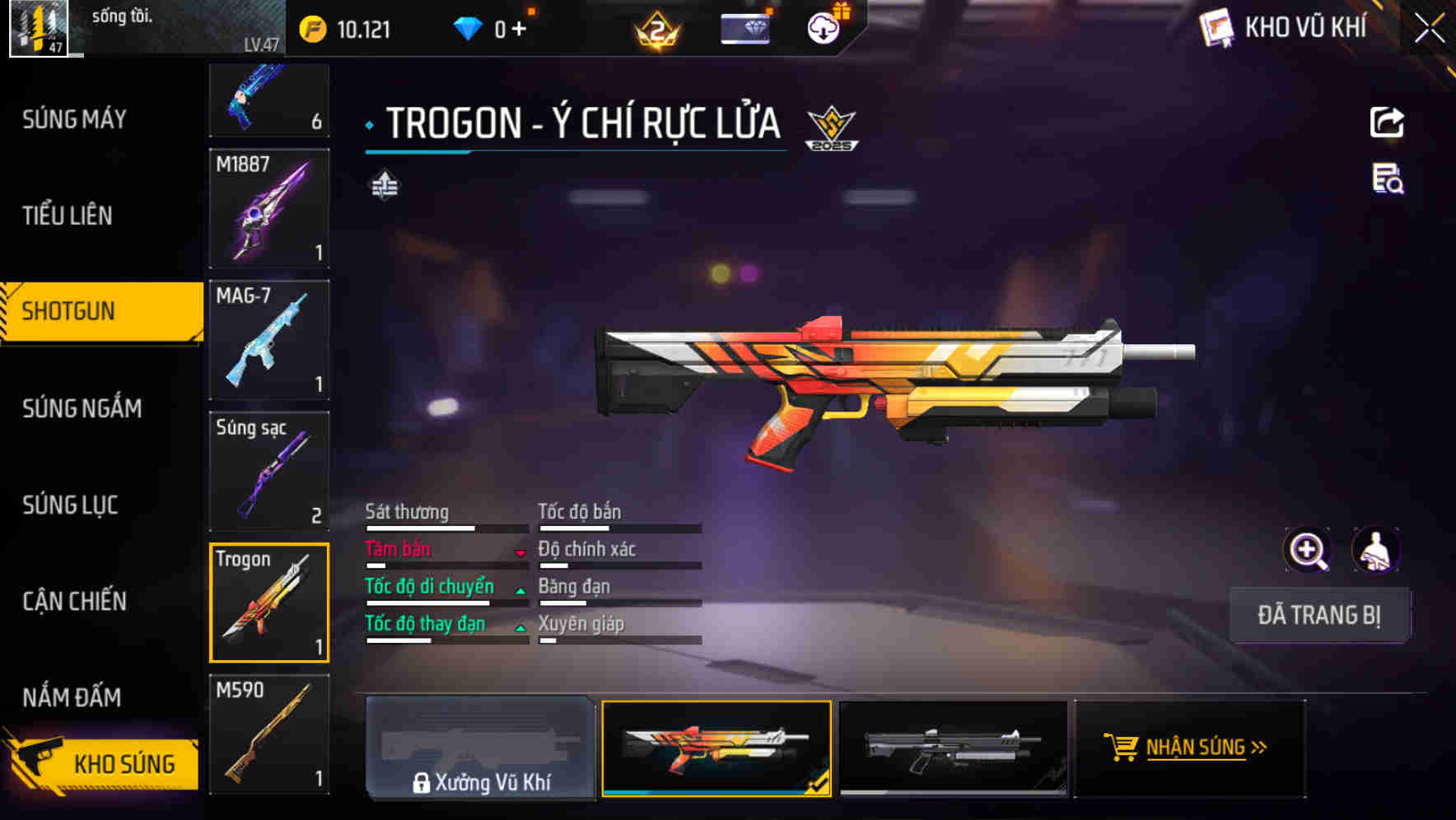
Task: Select the SÚNG NGẮM category
Action: (82, 408)
